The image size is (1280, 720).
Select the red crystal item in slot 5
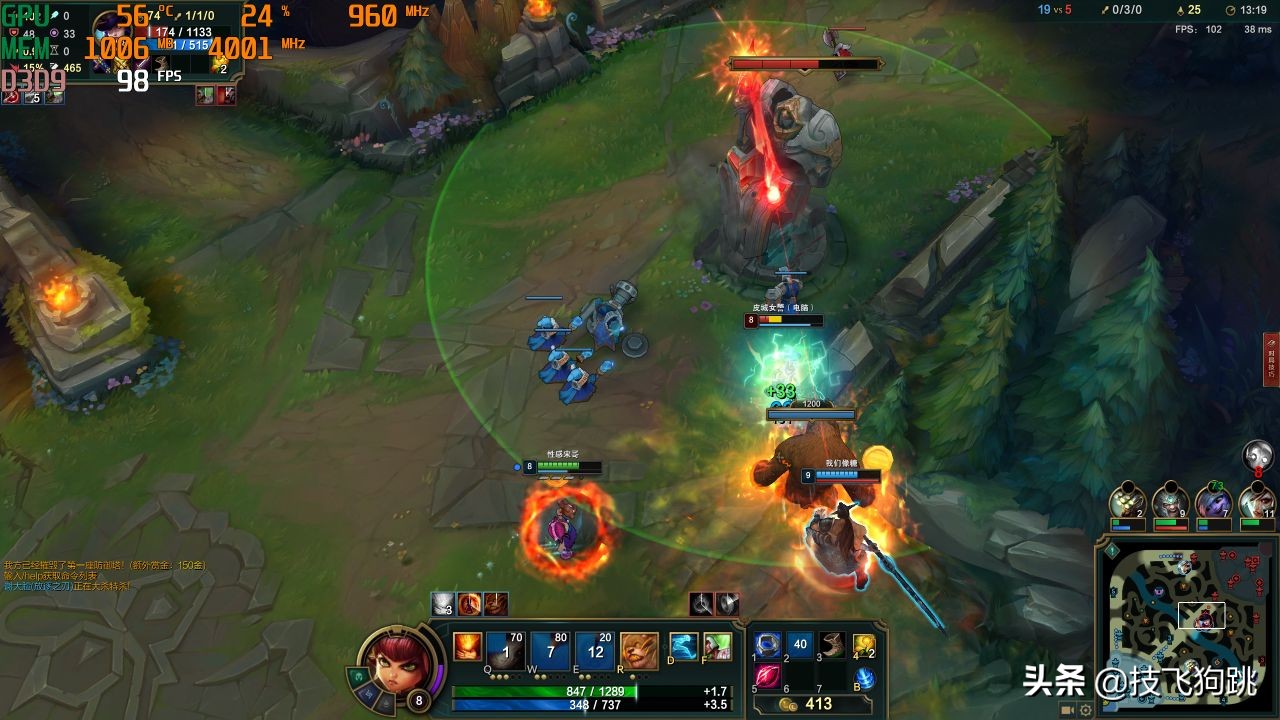[768, 677]
